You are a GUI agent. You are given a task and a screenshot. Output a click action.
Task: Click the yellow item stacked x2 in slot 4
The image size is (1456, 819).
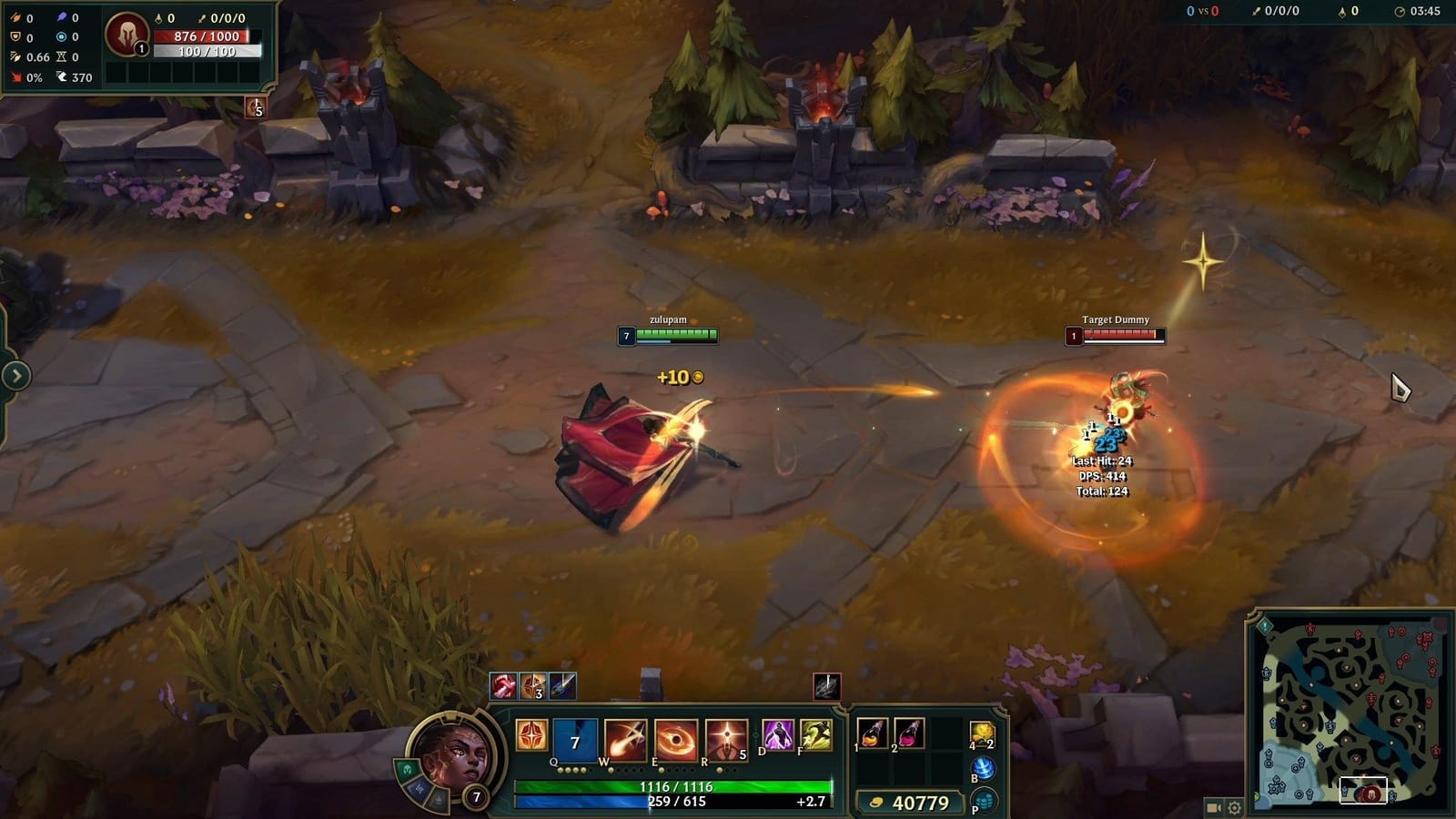point(981,734)
